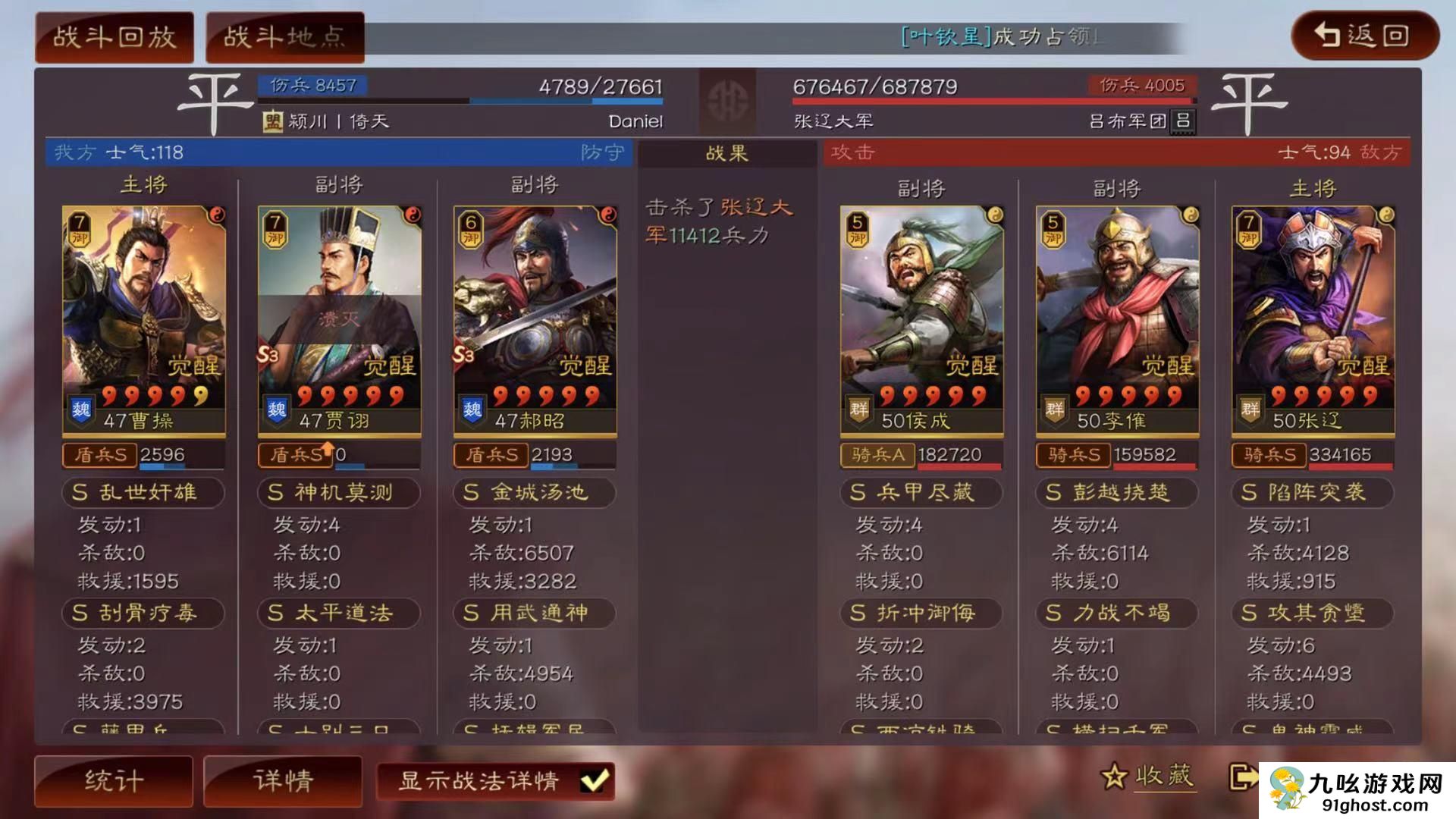View the 金城汤池 tactic
This screenshot has width=1456, height=819.
click(535, 492)
